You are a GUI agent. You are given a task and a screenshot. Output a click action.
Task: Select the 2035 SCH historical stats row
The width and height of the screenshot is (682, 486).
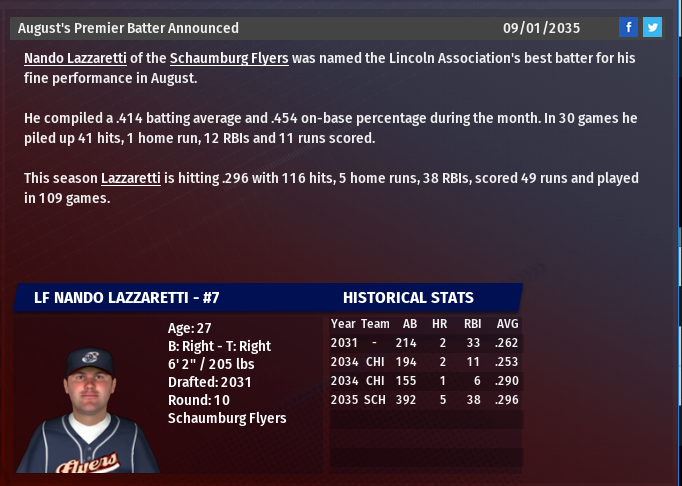click(425, 400)
